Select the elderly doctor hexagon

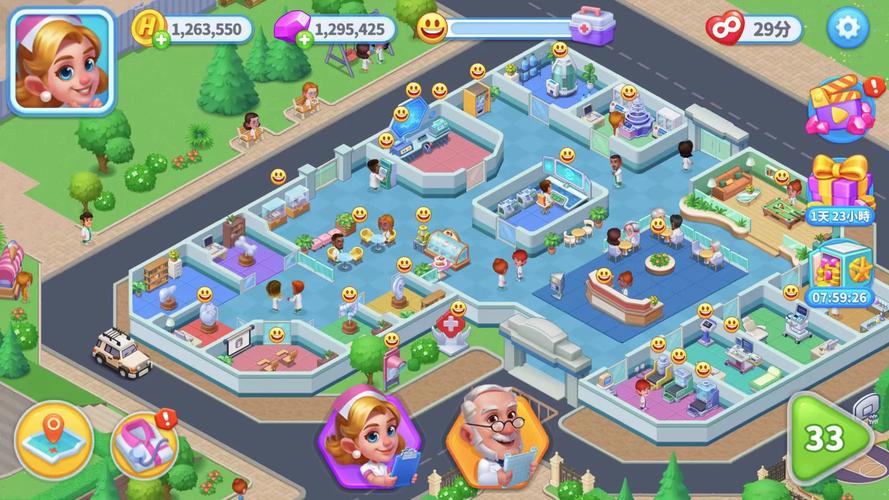tap(496, 436)
